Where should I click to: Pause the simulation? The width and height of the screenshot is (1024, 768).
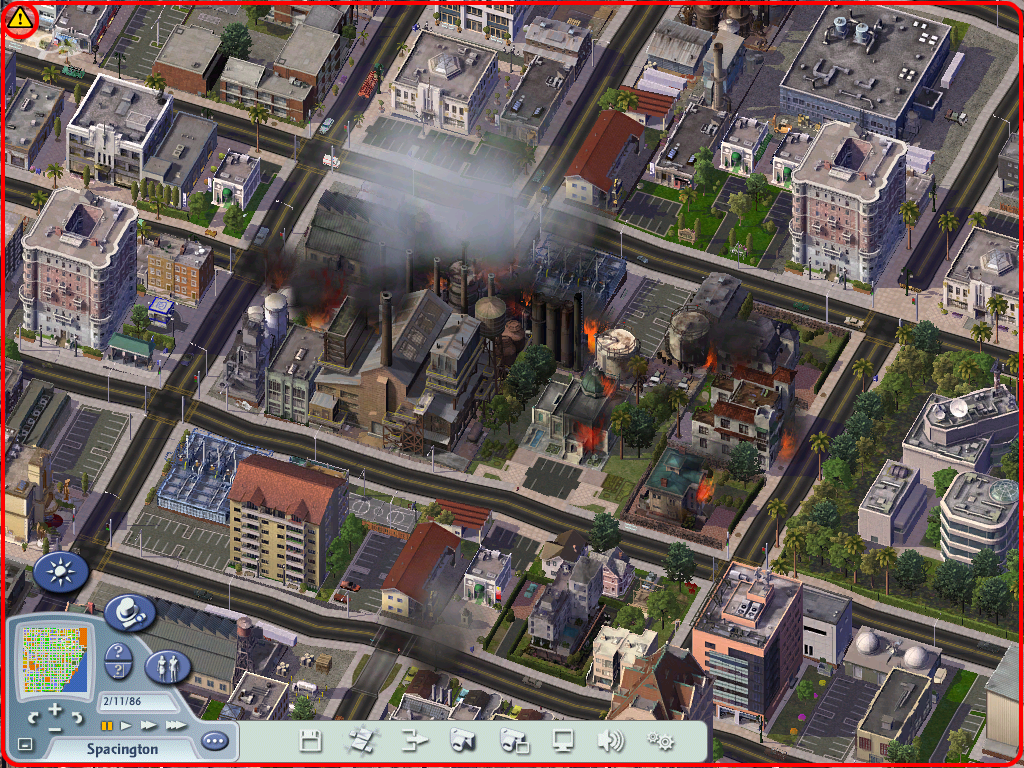(106, 725)
